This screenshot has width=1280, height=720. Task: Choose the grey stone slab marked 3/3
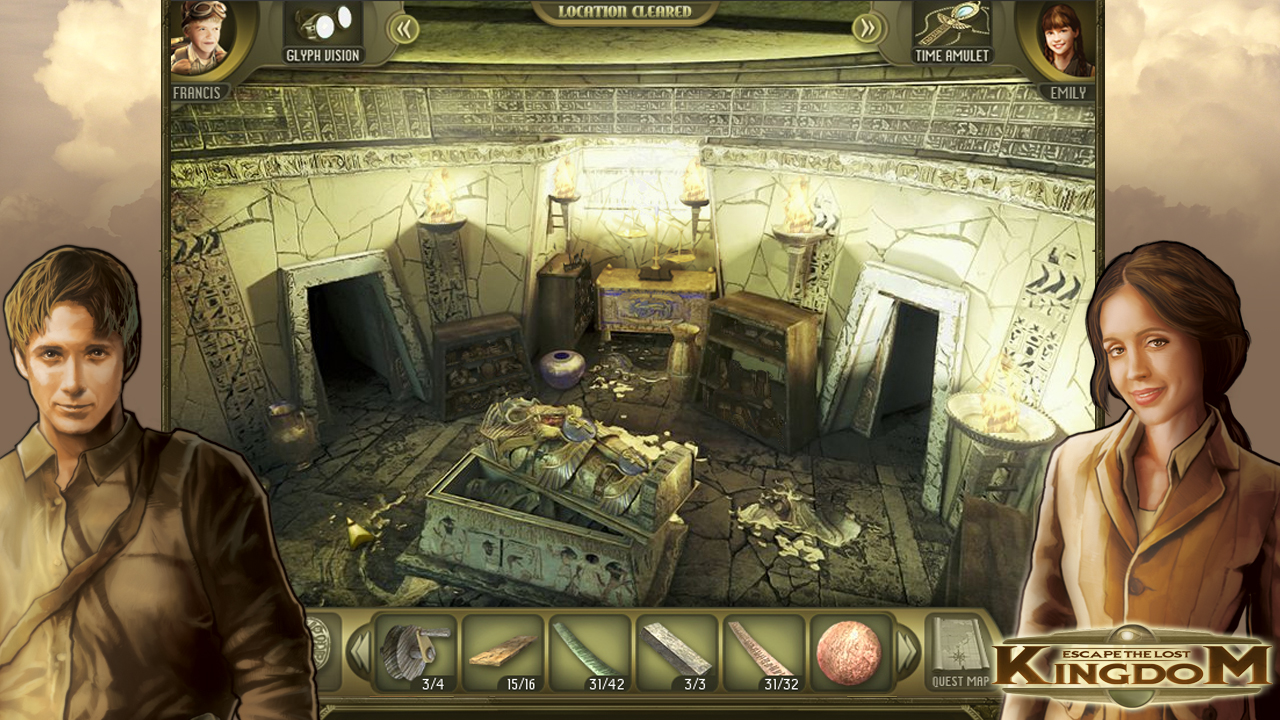click(676, 652)
